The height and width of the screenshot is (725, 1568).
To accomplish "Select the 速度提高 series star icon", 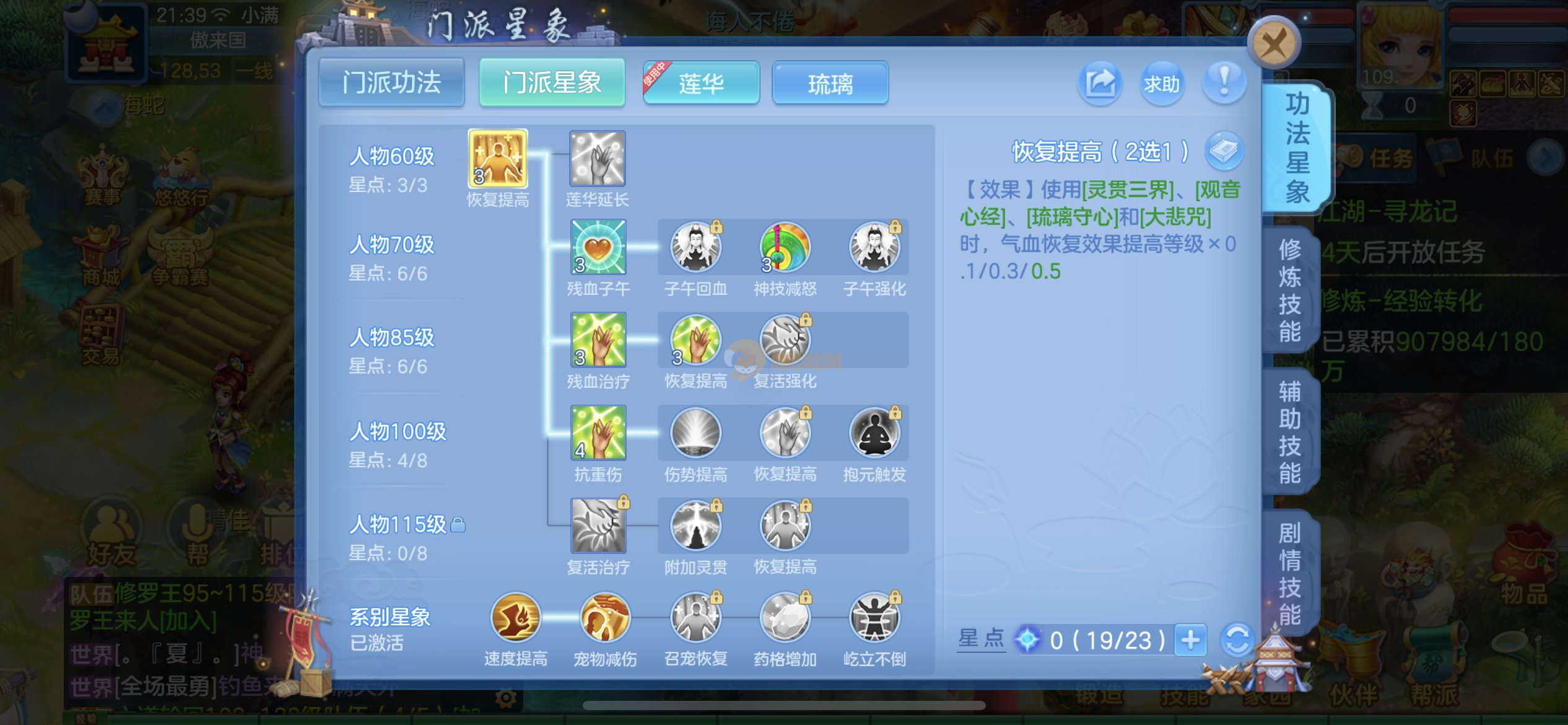I will pyautogui.click(x=515, y=617).
